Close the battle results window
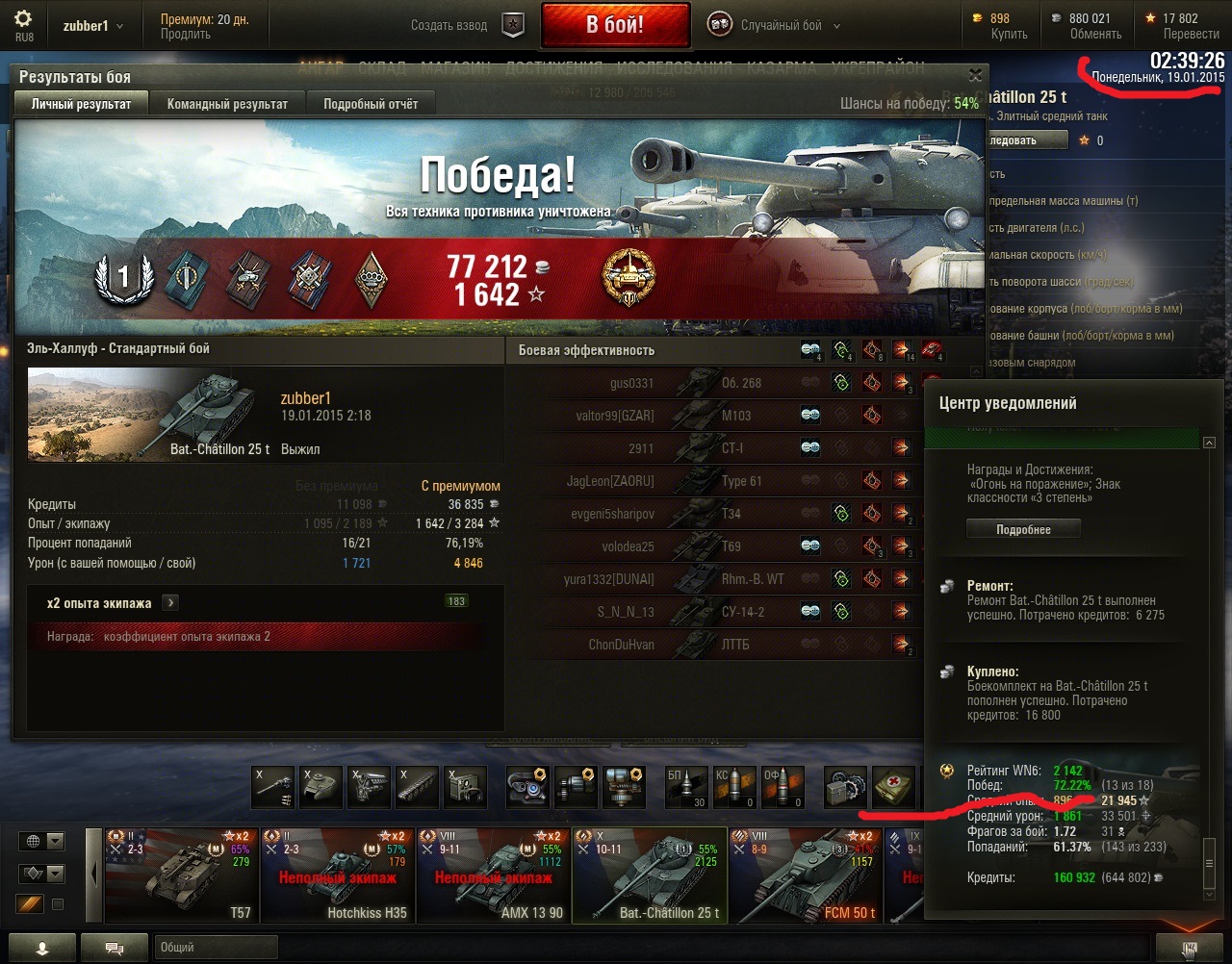 click(975, 75)
